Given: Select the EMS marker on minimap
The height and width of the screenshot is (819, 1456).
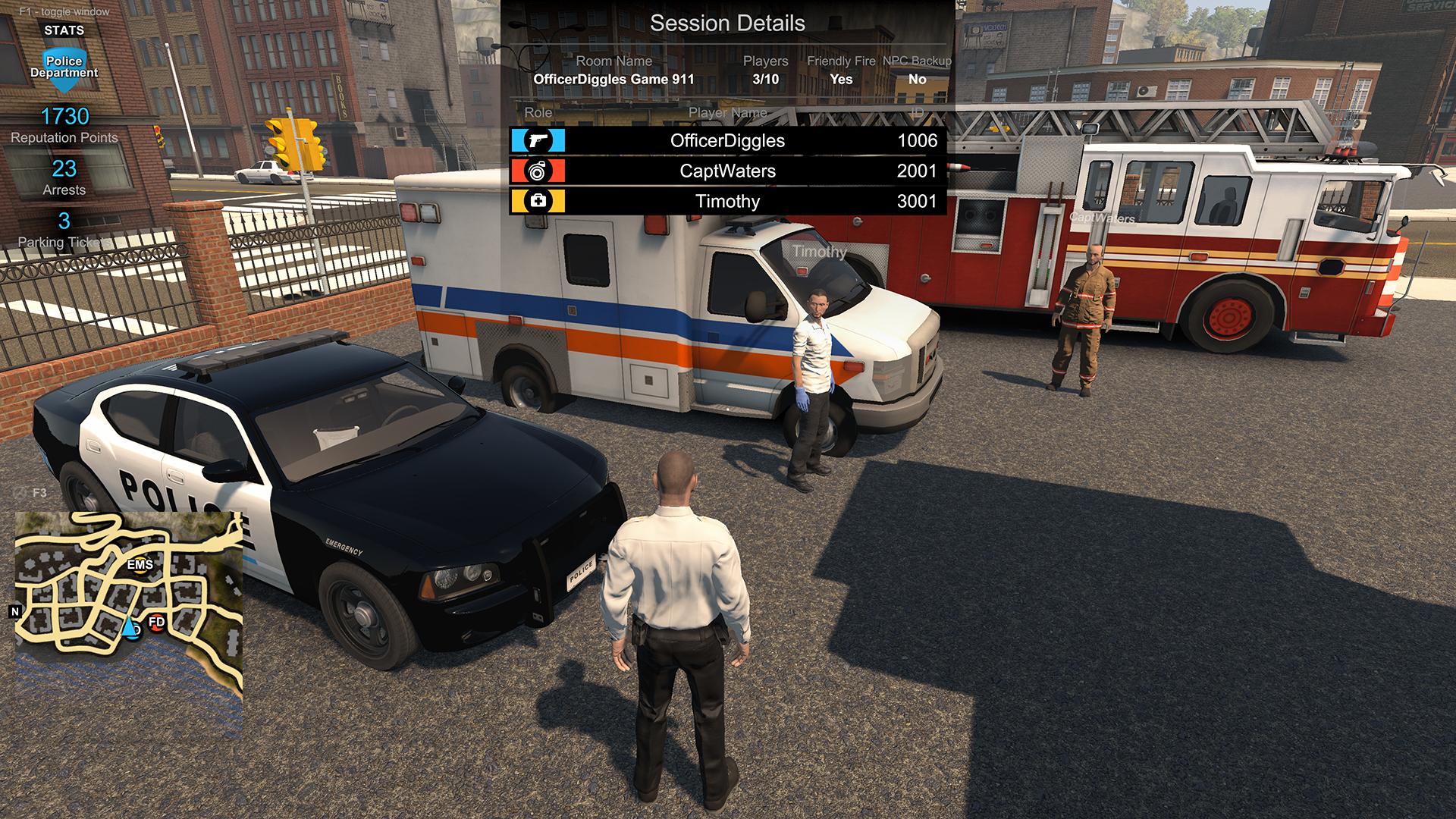Looking at the screenshot, I should 140,566.
